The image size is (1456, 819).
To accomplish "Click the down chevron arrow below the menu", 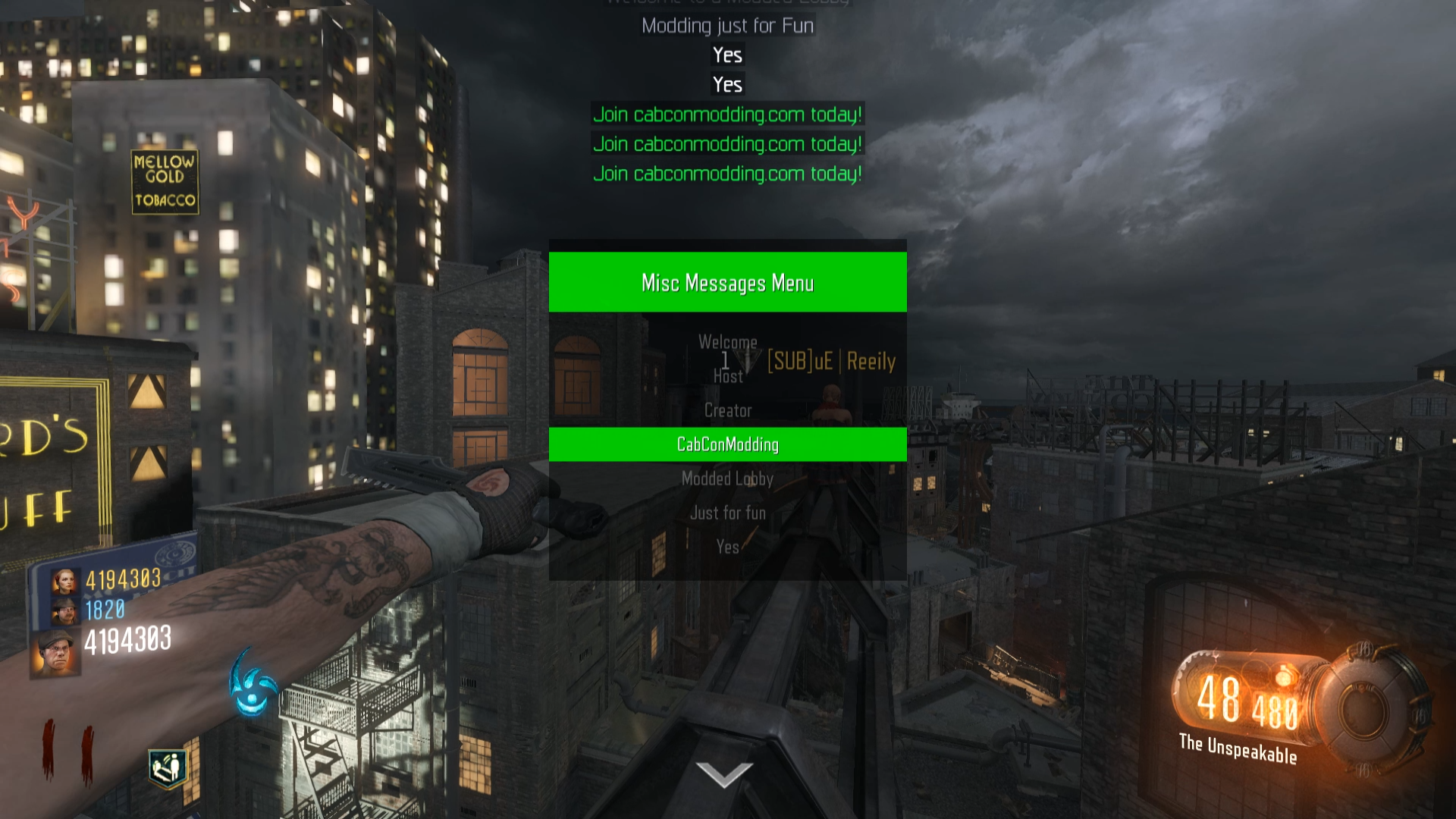I will pos(724,774).
